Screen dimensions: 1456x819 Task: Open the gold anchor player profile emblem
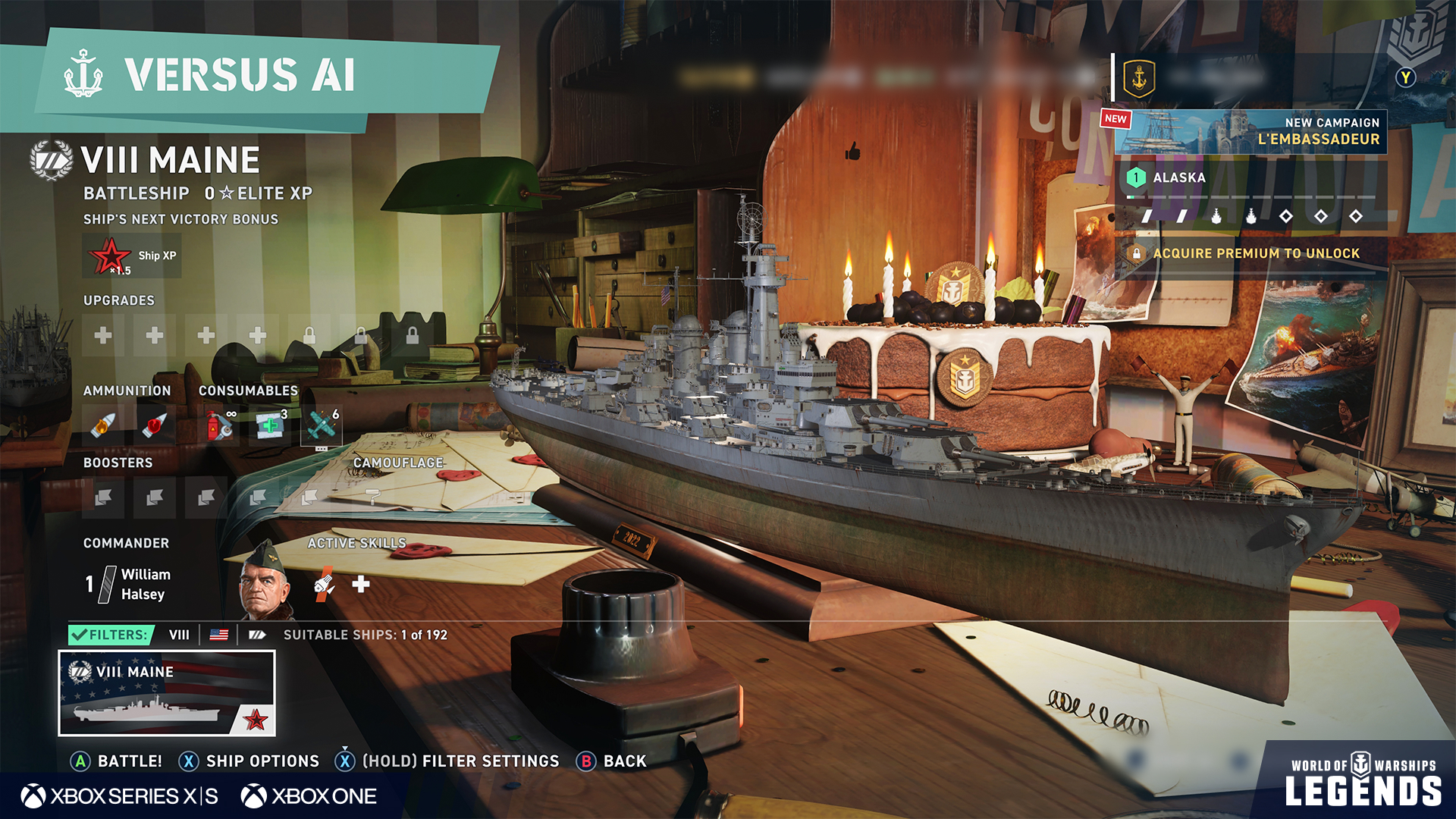coord(1138,77)
